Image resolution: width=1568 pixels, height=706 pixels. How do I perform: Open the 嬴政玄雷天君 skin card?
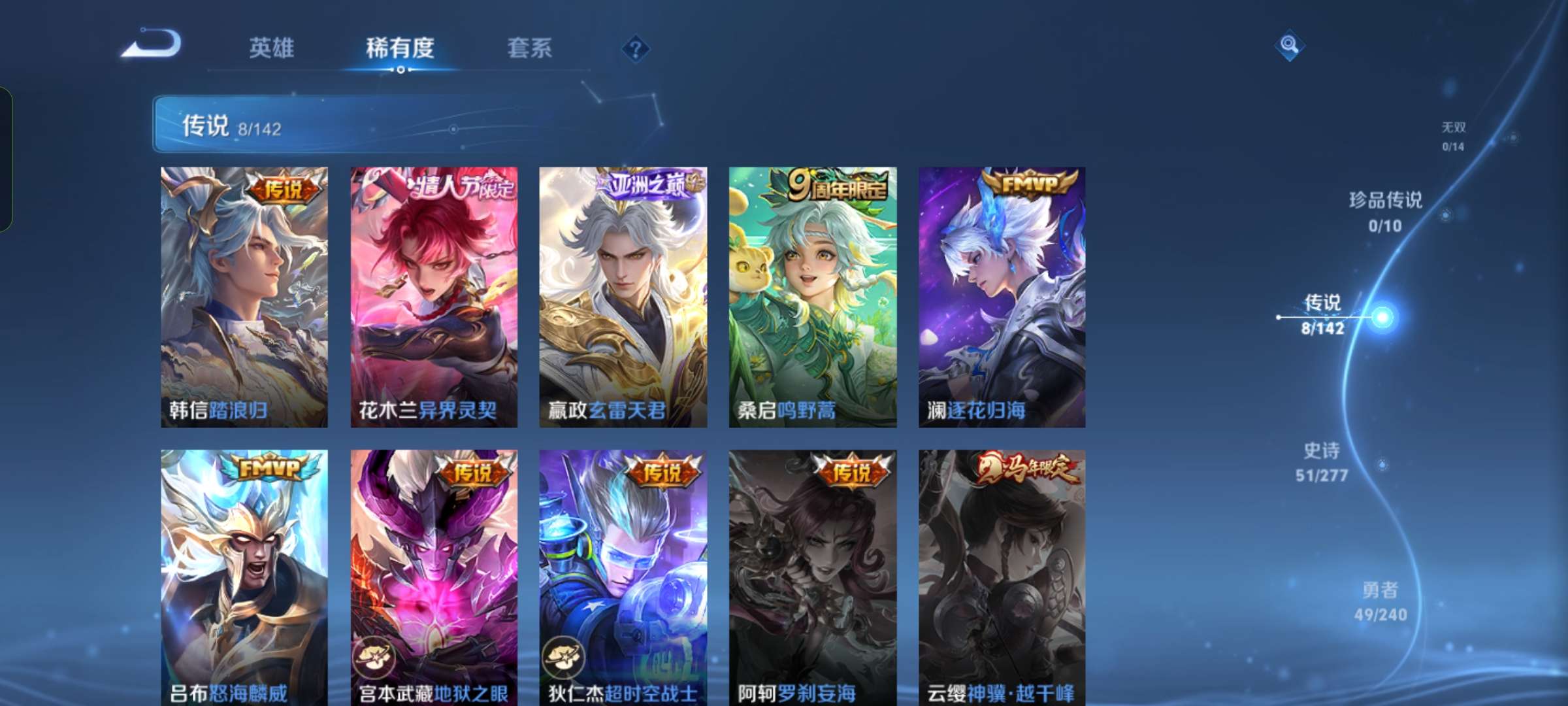point(622,294)
